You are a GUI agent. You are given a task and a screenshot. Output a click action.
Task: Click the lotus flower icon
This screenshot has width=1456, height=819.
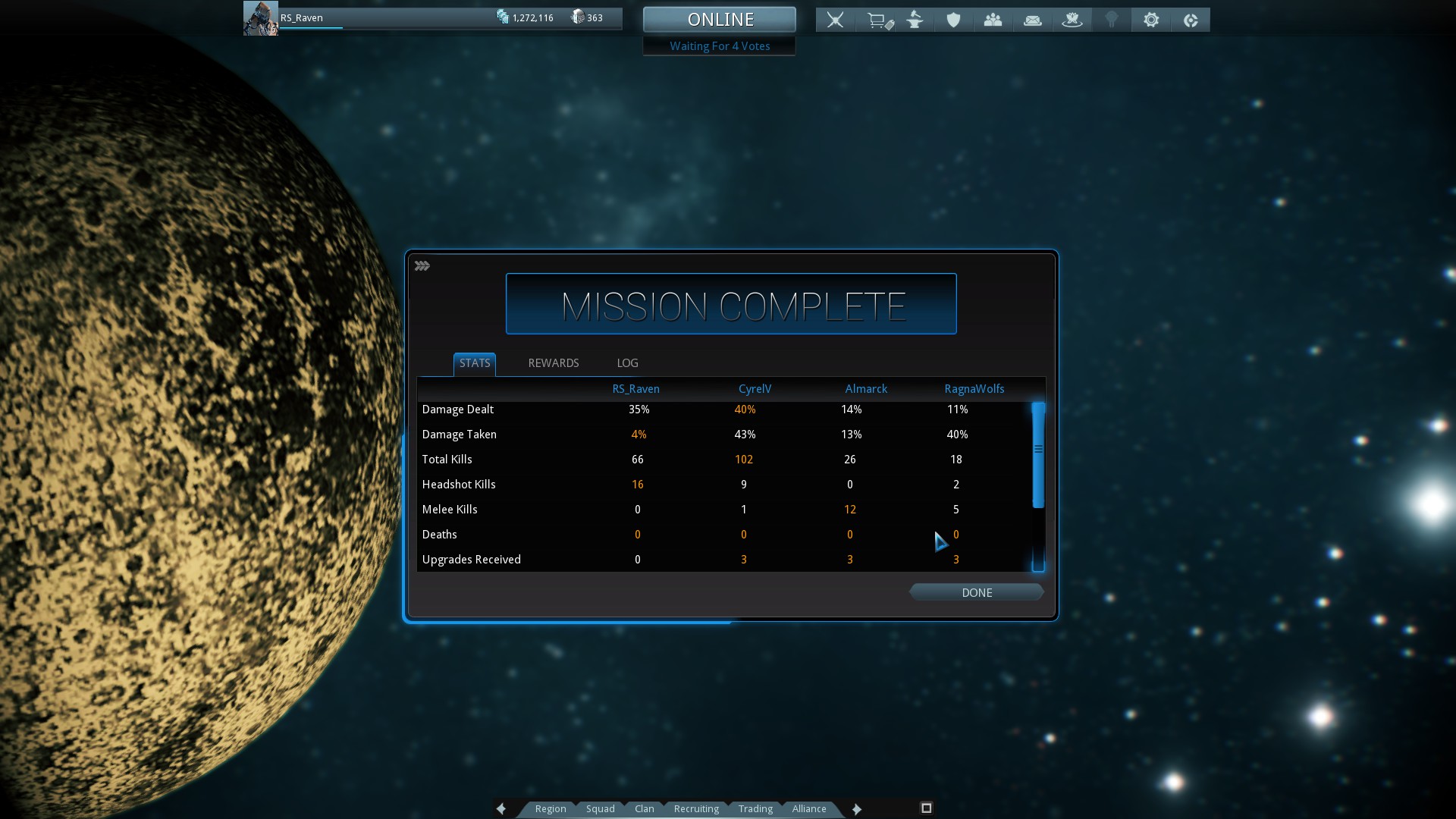click(x=1072, y=20)
